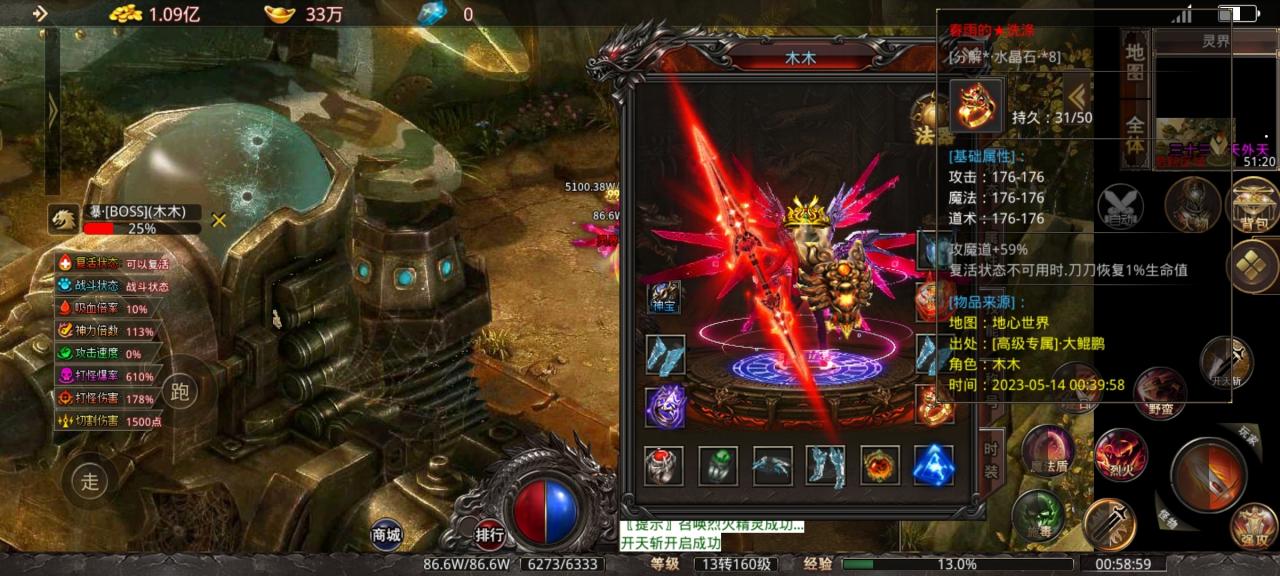Screen dimensions: 1280x576
Task: Switch to the 时装 costume tab
Action: click(x=992, y=459)
